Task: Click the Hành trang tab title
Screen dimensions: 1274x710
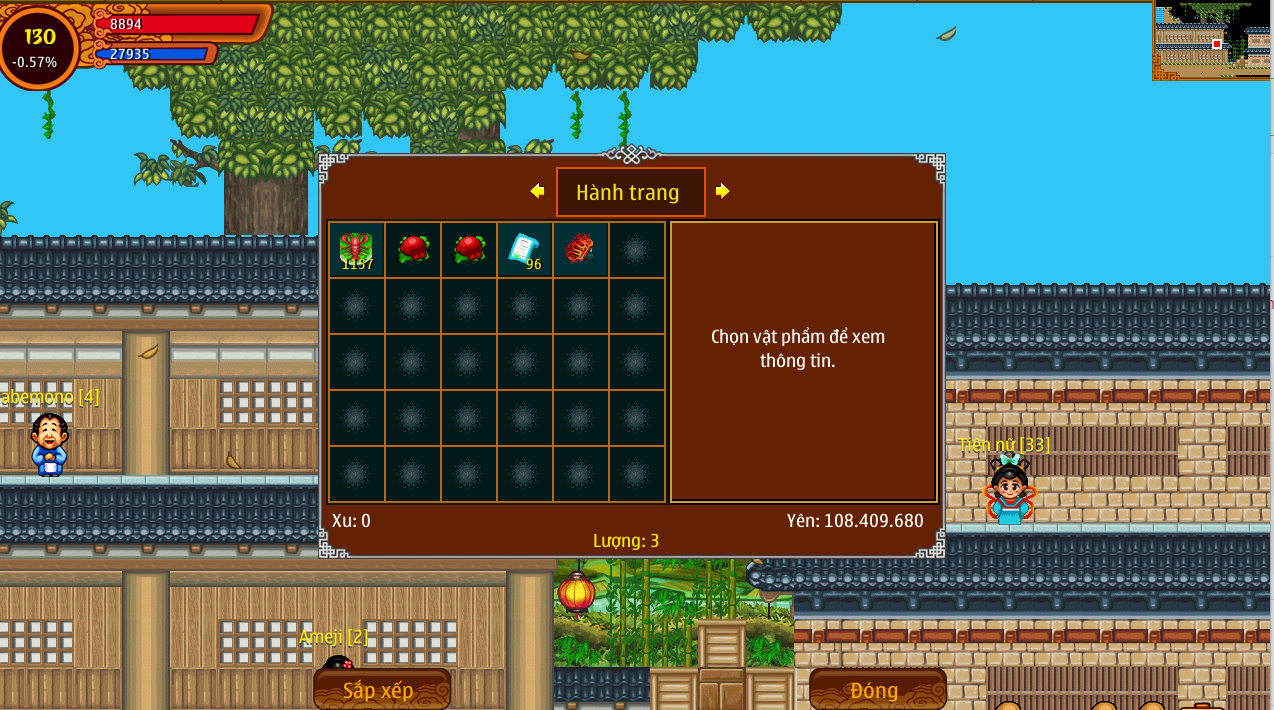Action: pyautogui.click(x=630, y=192)
